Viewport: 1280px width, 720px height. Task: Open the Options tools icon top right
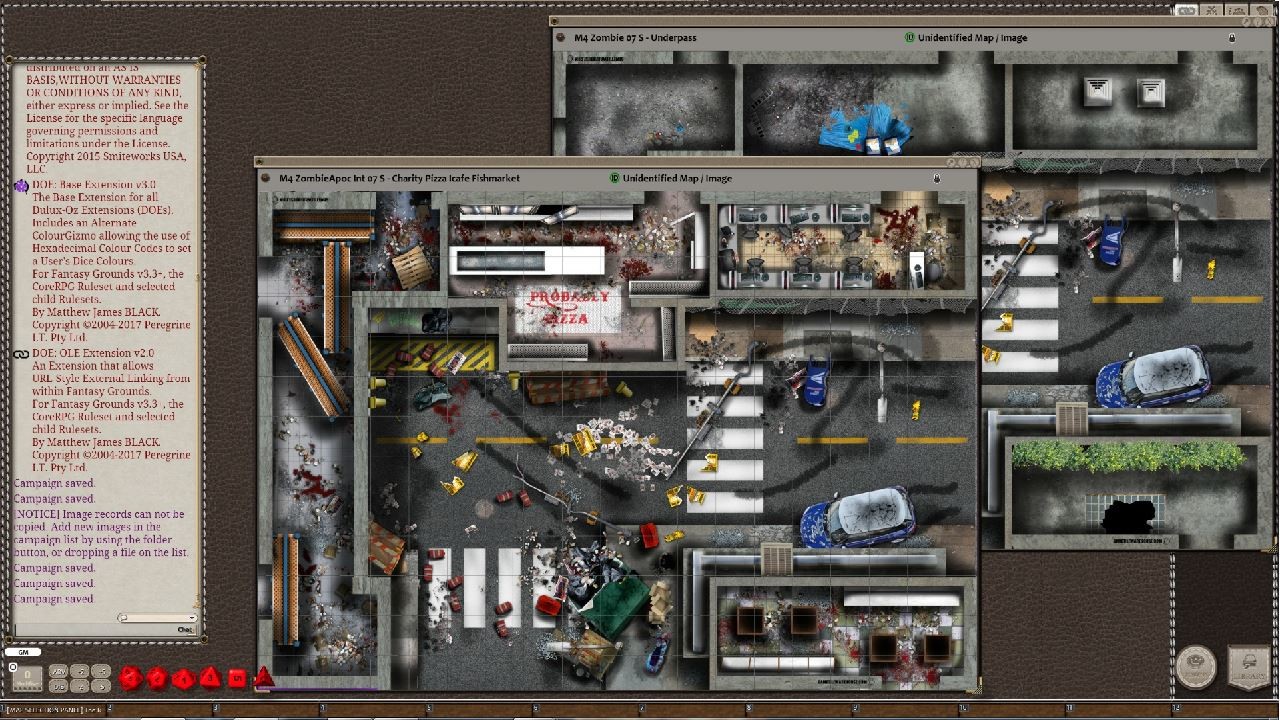tap(1211, 10)
